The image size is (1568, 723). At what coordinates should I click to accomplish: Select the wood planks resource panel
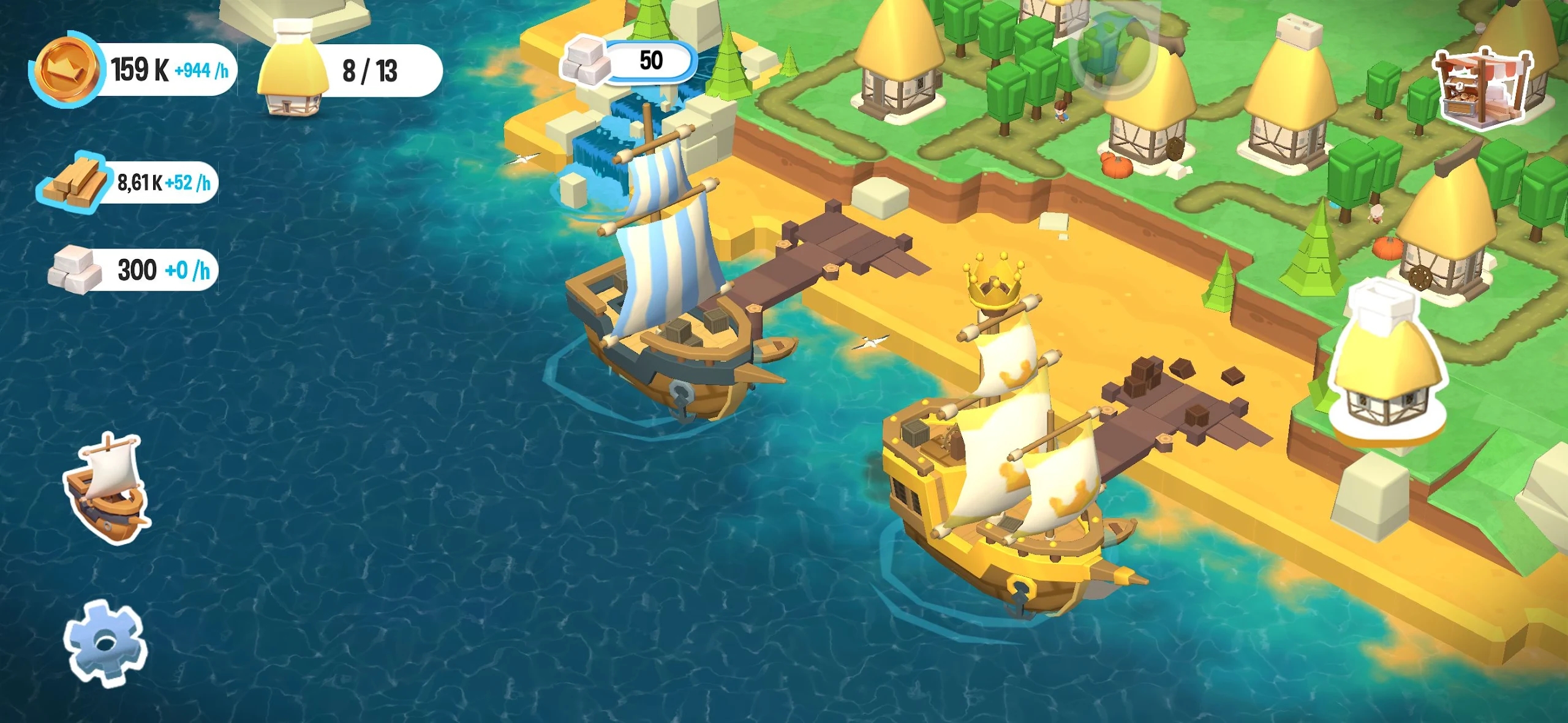(129, 182)
